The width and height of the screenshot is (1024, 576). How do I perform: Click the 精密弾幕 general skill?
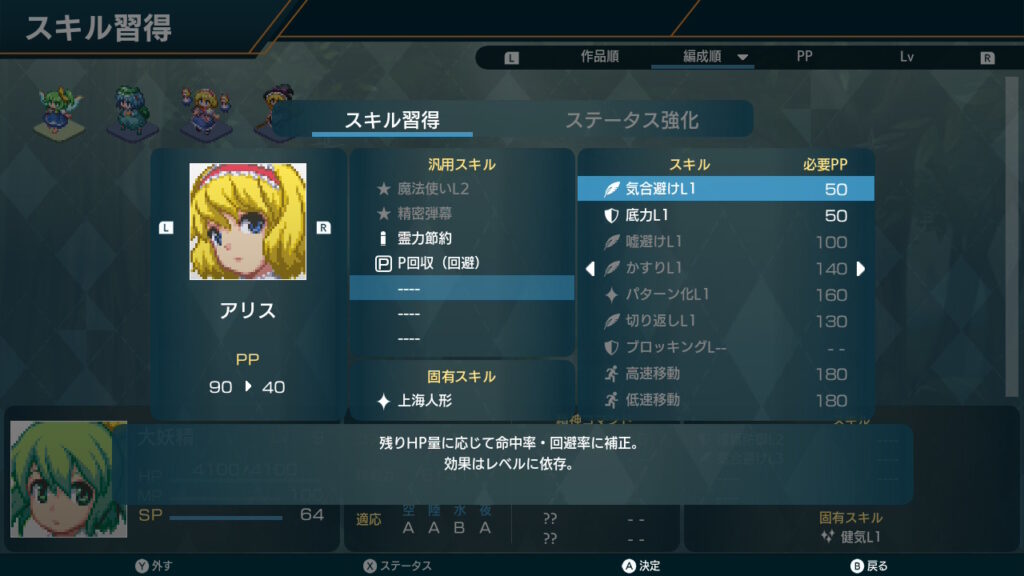pos(461,214)
